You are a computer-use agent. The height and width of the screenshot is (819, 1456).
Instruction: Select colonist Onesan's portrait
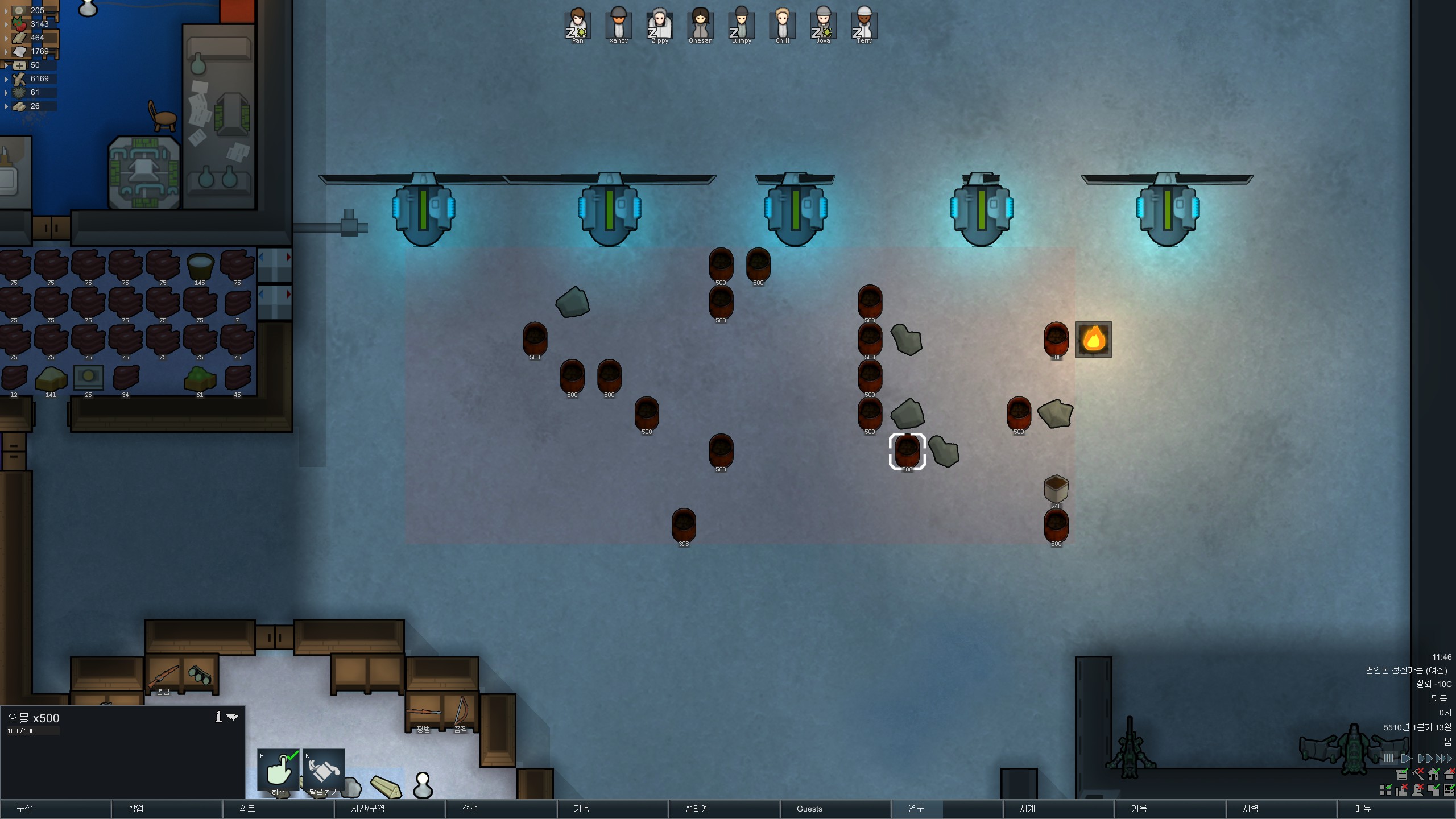700,24
